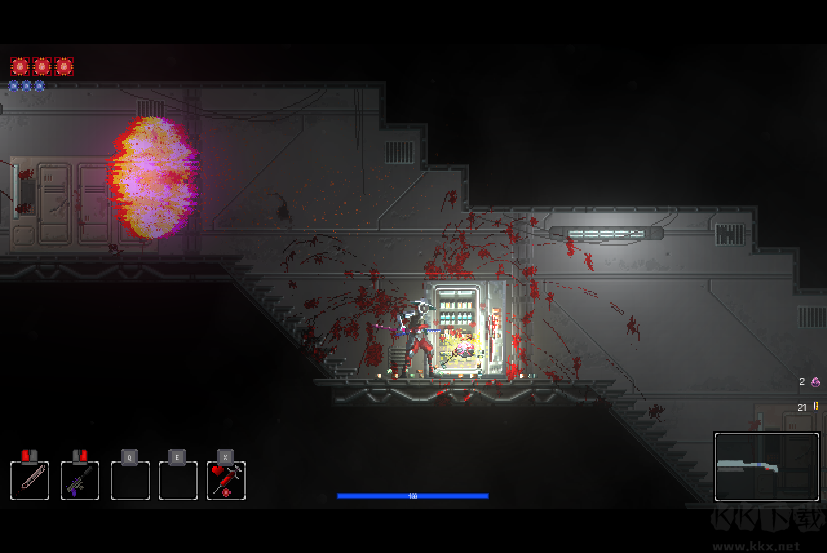
Task: Click the minimap in the corner
Action: (x=767, y=466)
